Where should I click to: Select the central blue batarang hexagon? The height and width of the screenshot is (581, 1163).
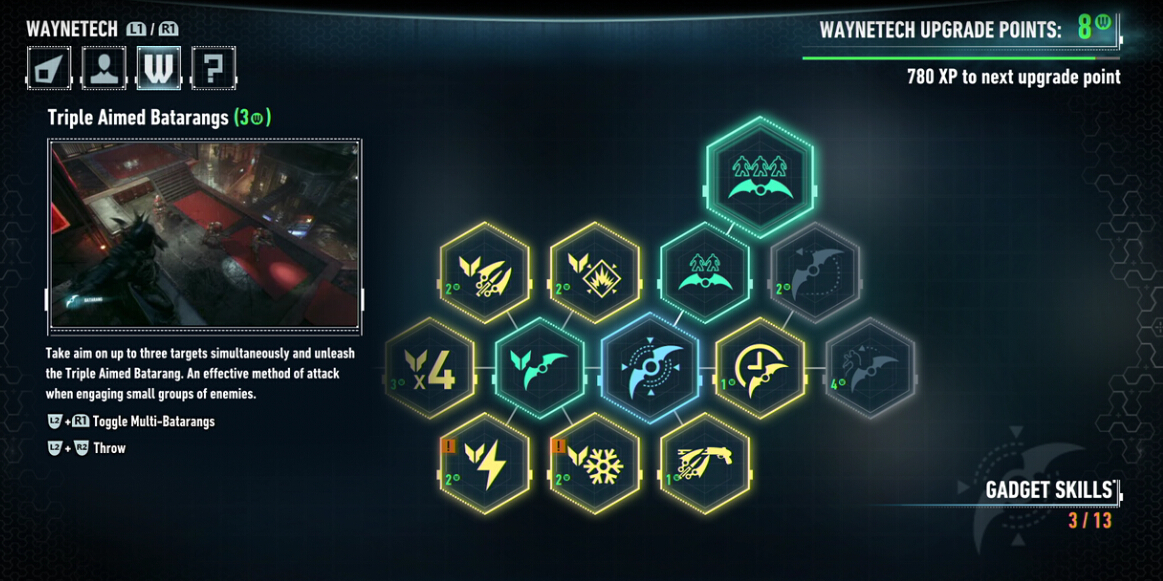(x=650, y=367)
